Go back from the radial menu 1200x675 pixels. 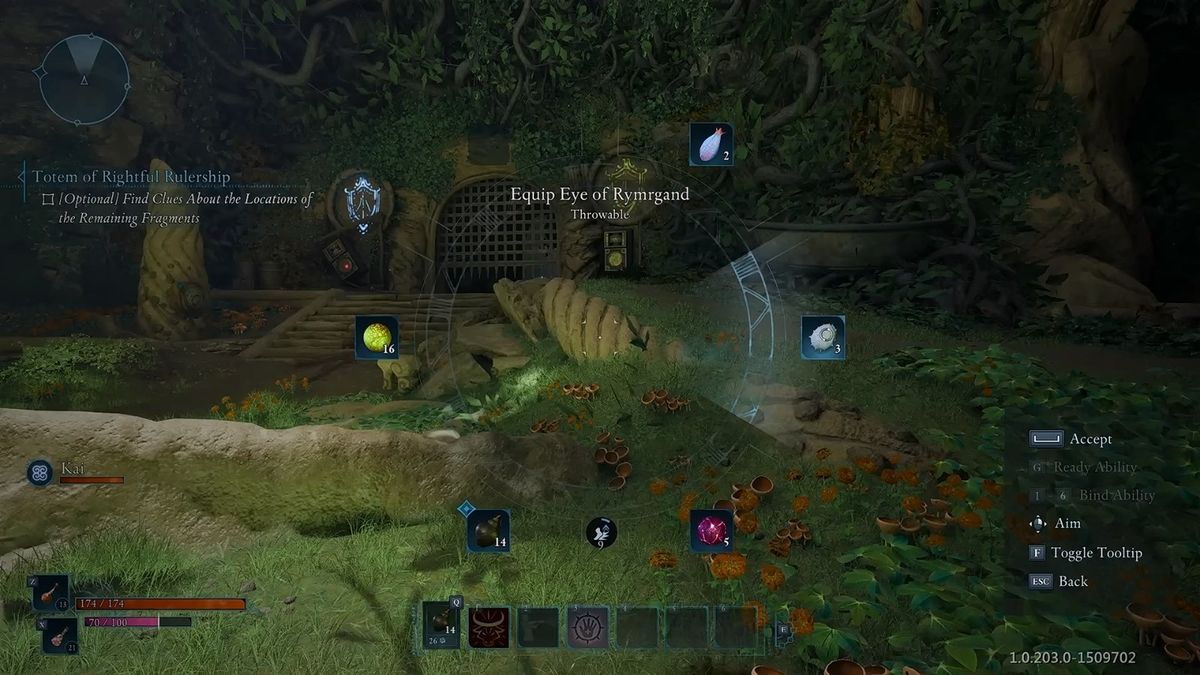[x=1073, y=581]
